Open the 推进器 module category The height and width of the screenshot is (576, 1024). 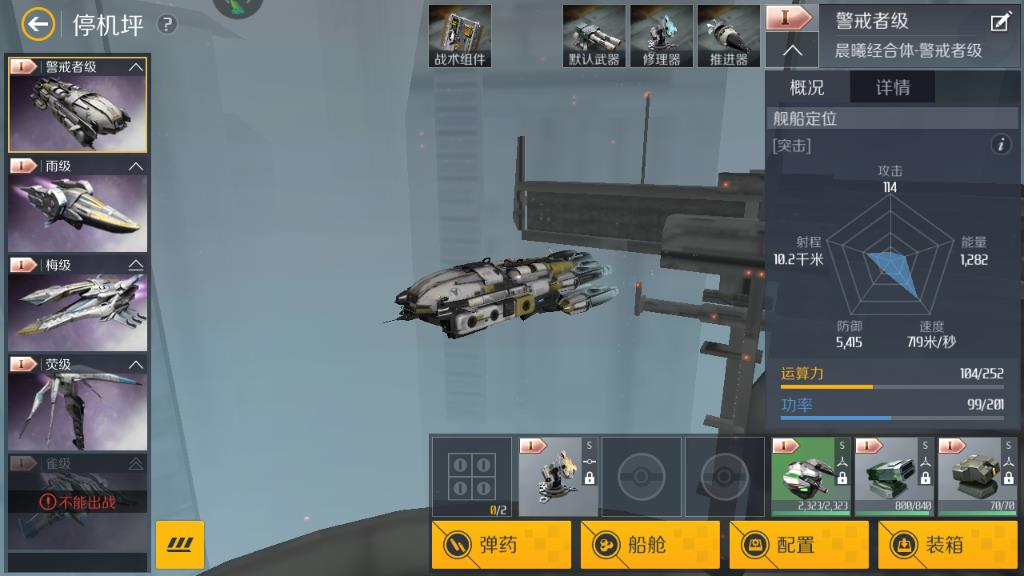(728, 36)
